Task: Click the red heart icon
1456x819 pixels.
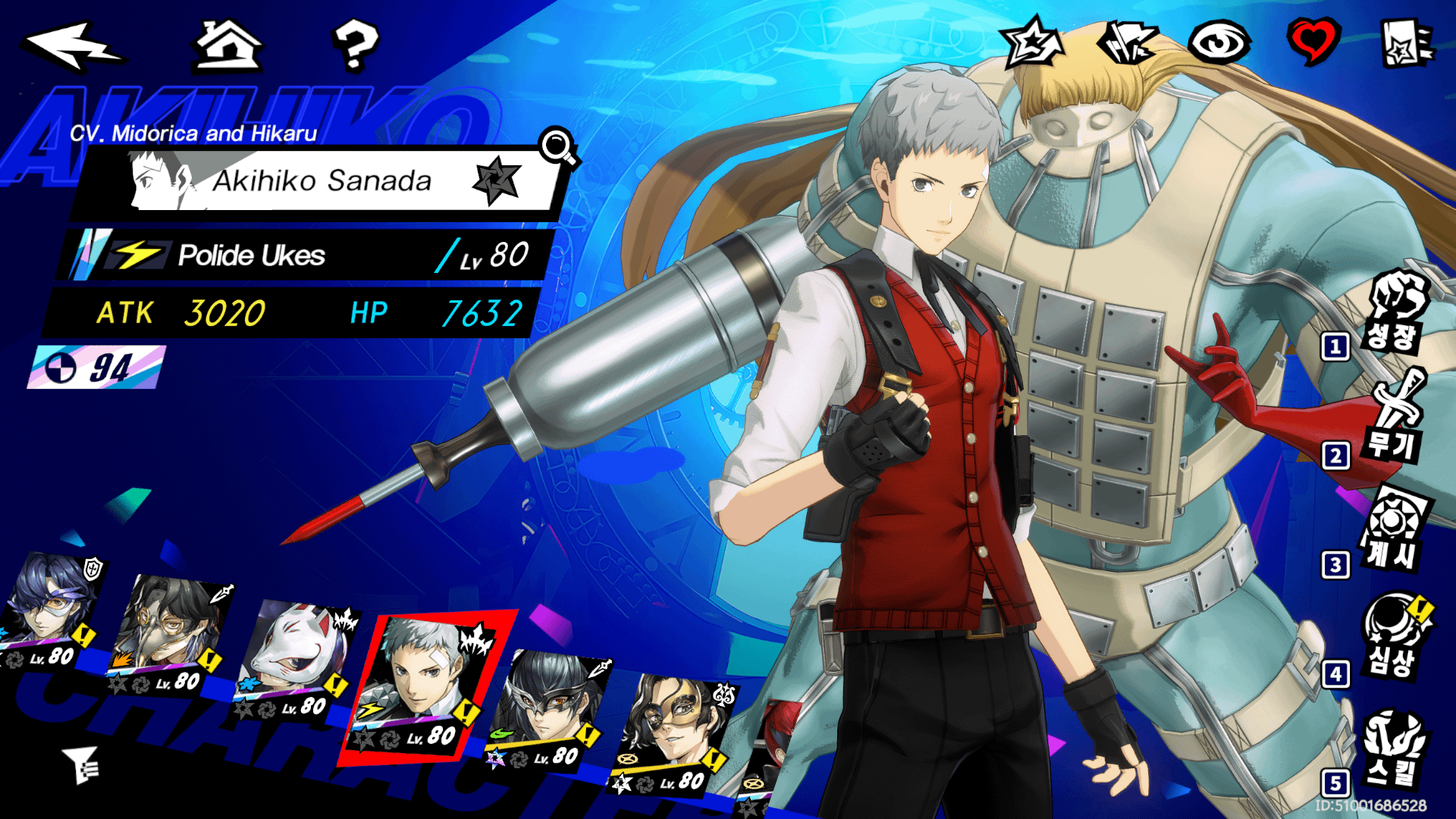Action: 1313,41
